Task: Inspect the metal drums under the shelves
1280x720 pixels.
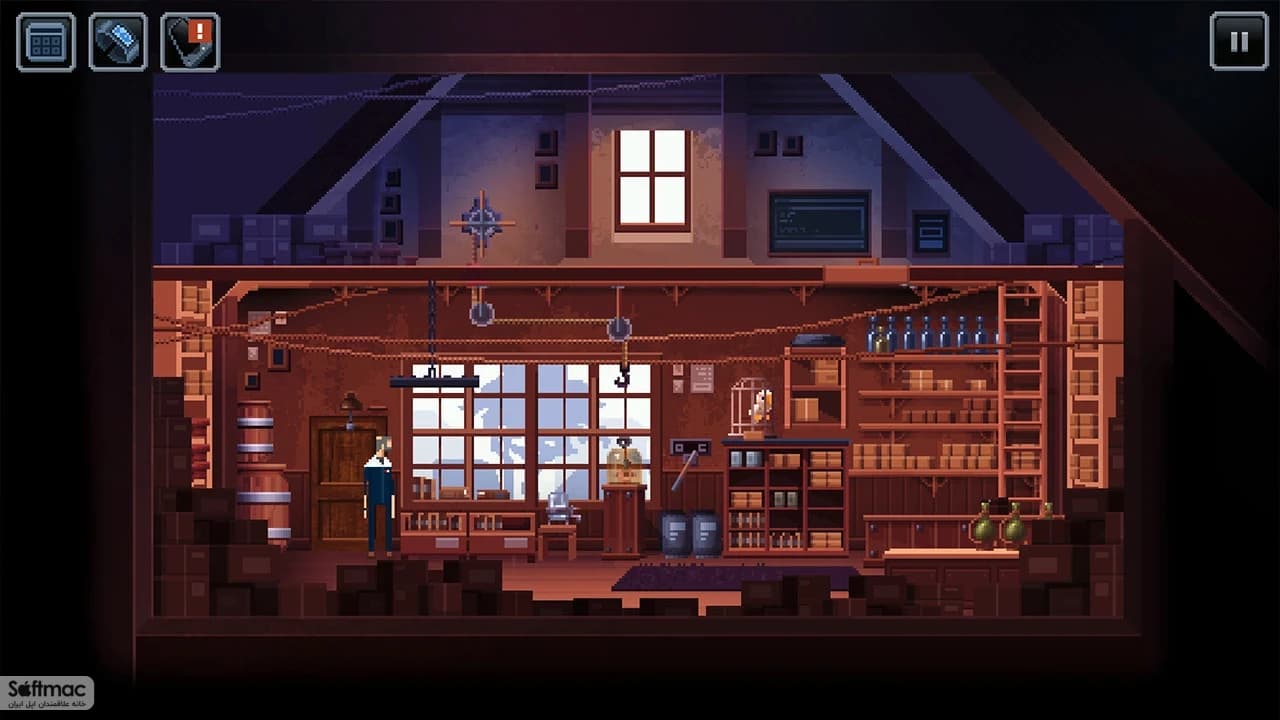Action: pyautogui.click(x=690, y=535)
